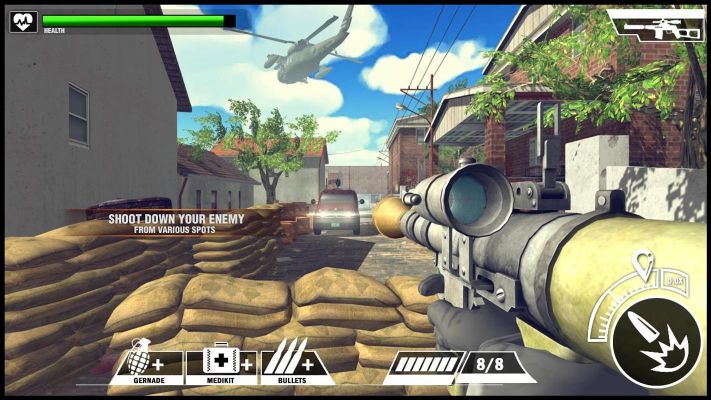Use the Medikit item
Screen dimensions: 711x400
click(222, 362)
